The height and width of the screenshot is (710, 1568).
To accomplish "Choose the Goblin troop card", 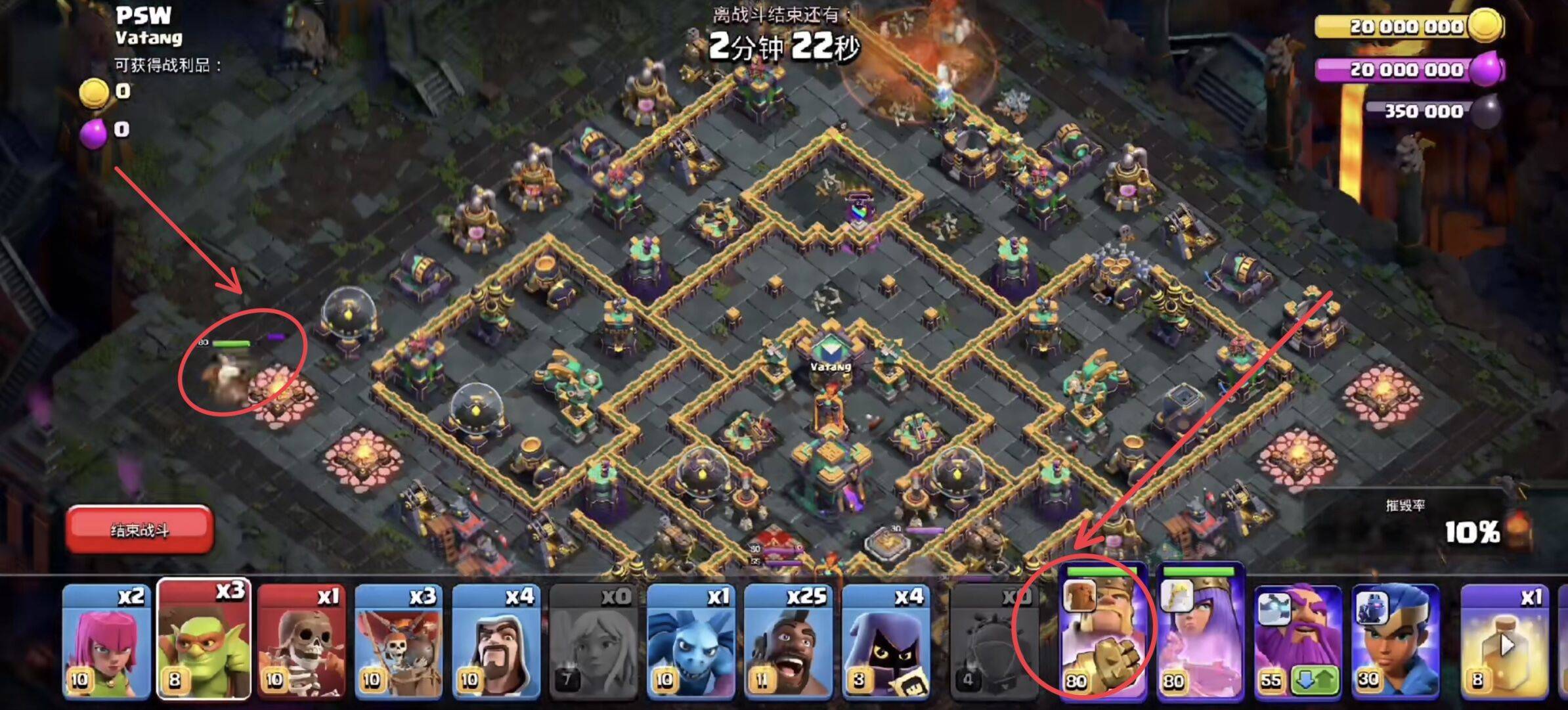I will (x=204, y=640).
